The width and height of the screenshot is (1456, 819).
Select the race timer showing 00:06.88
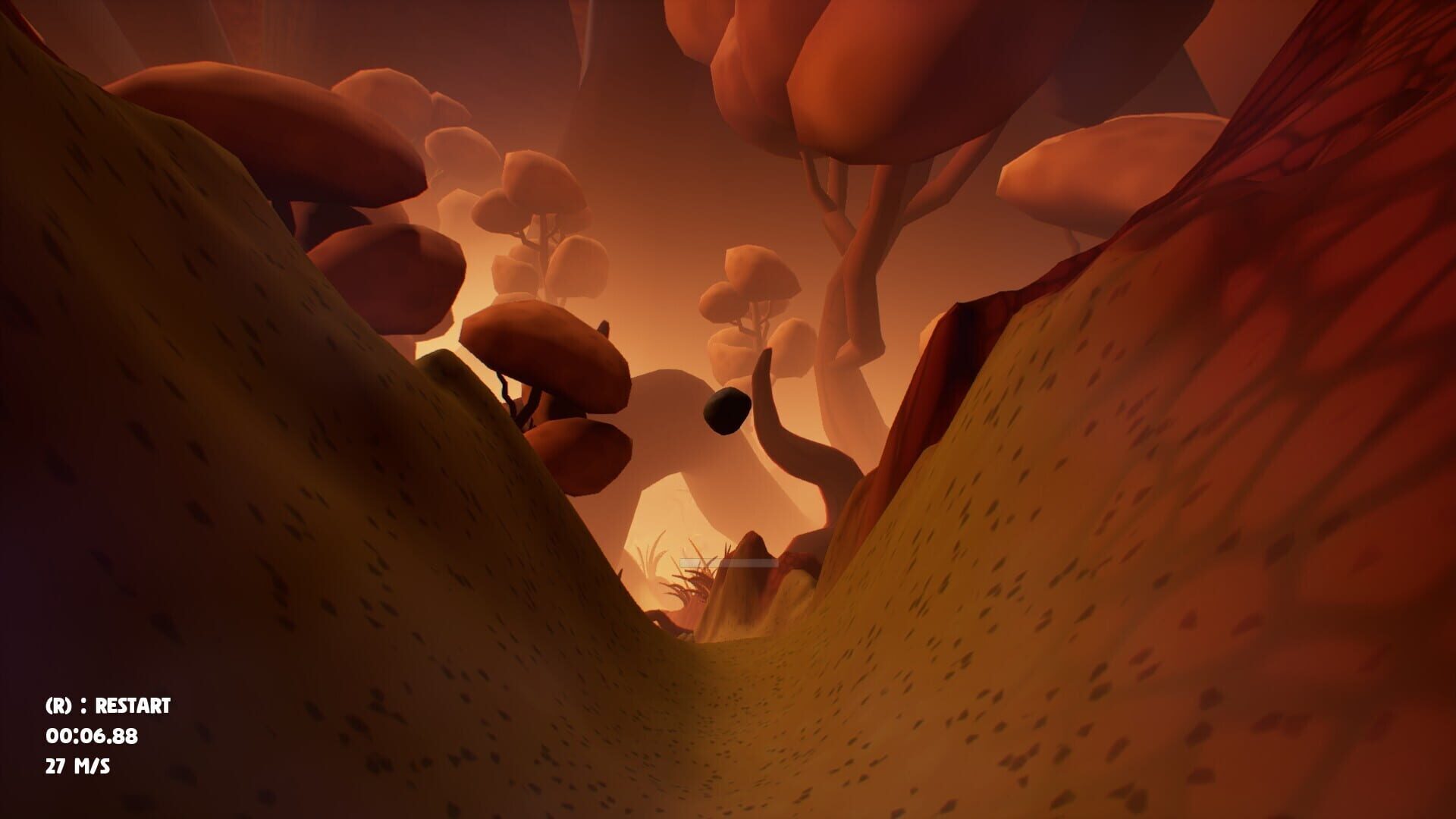point(90,735)
